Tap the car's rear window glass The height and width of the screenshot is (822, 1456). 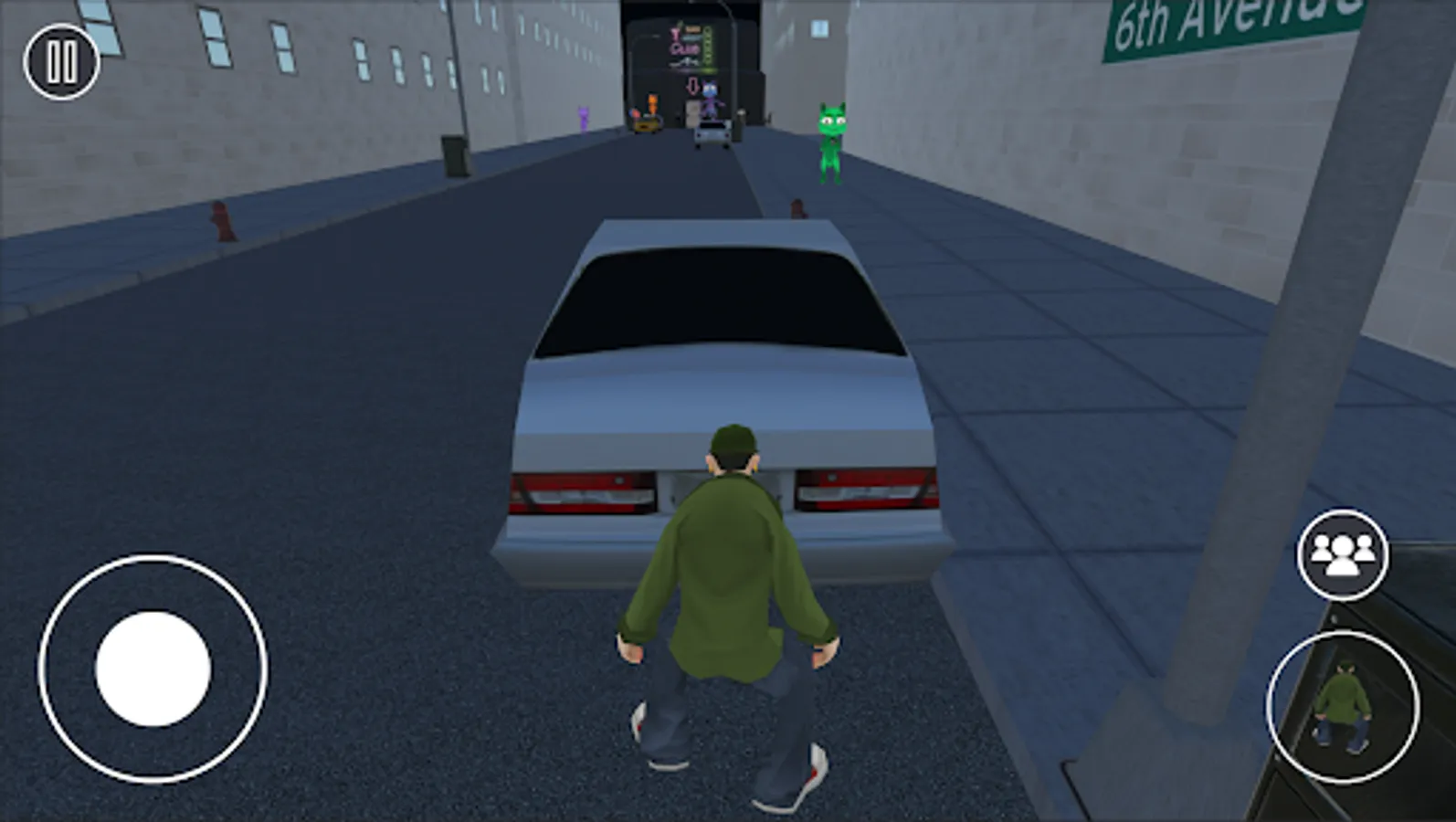point(722,301)
